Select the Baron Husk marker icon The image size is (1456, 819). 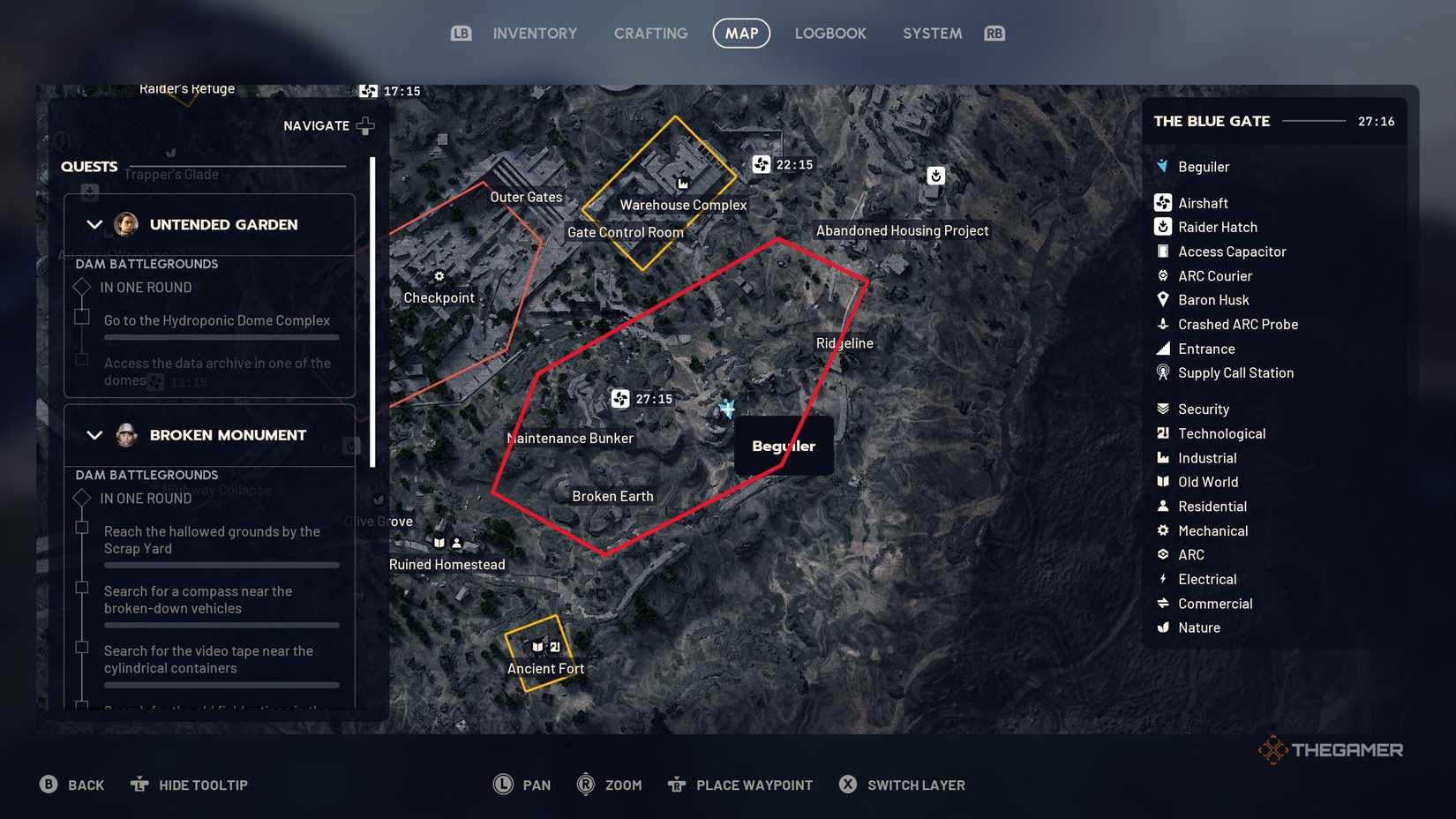coord(1162,300)
